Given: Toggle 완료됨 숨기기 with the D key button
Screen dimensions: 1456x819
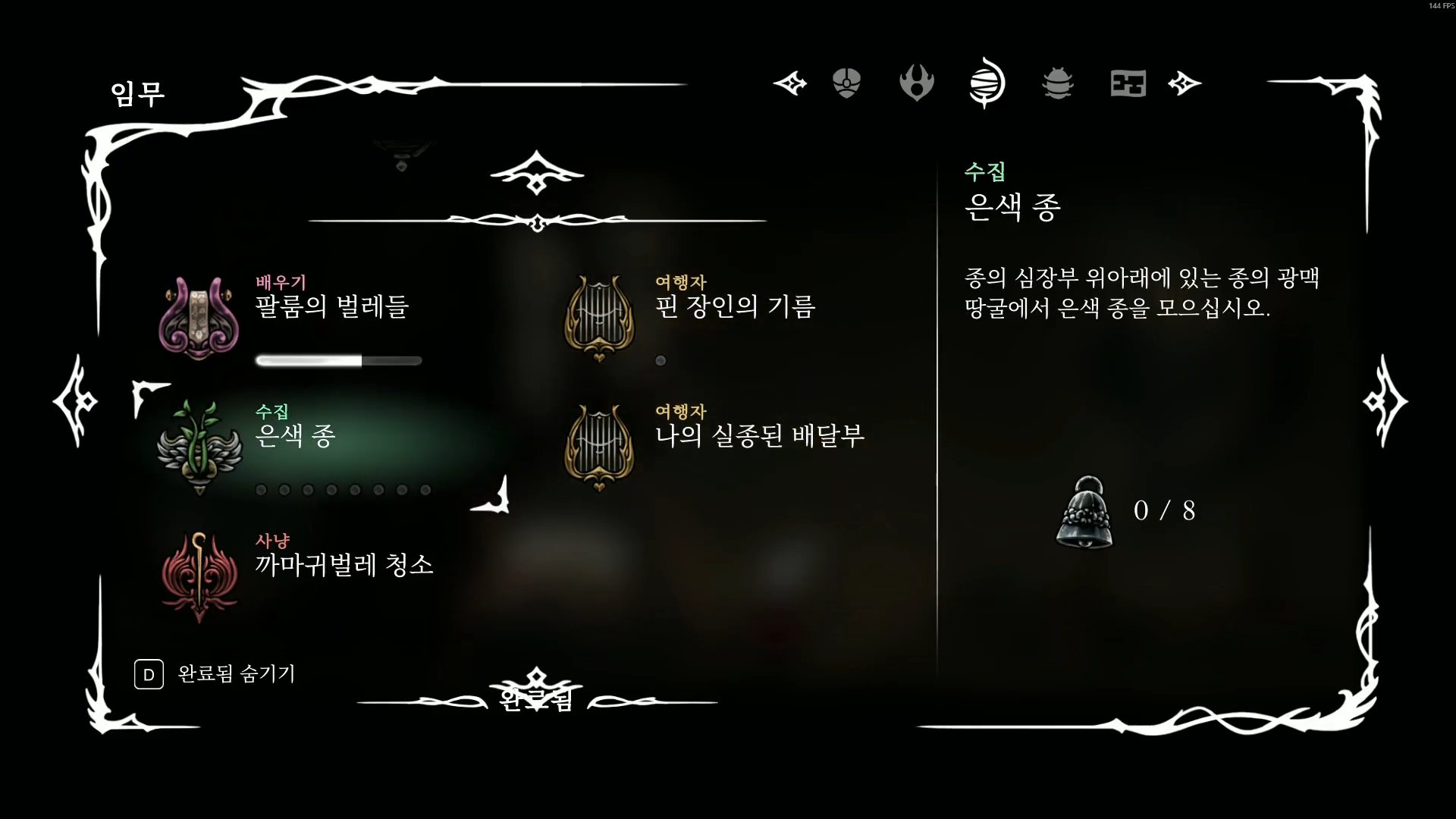Looking at the screenshot, I should pos(149,673).
